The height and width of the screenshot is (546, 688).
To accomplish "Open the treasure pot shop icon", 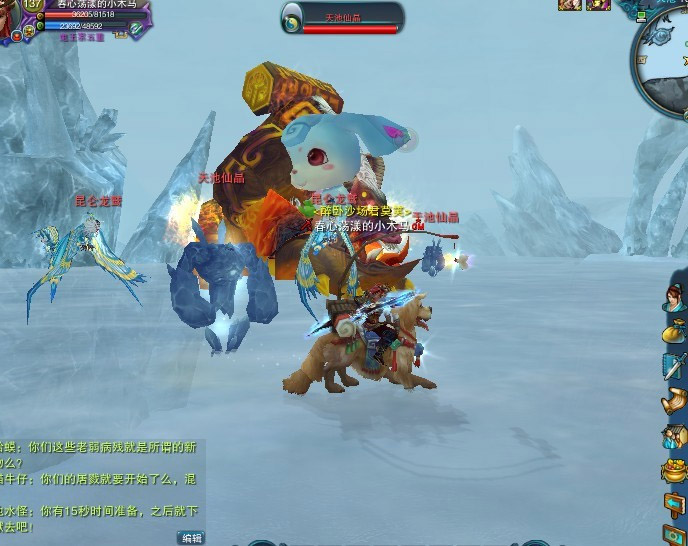I will [675, 469].
